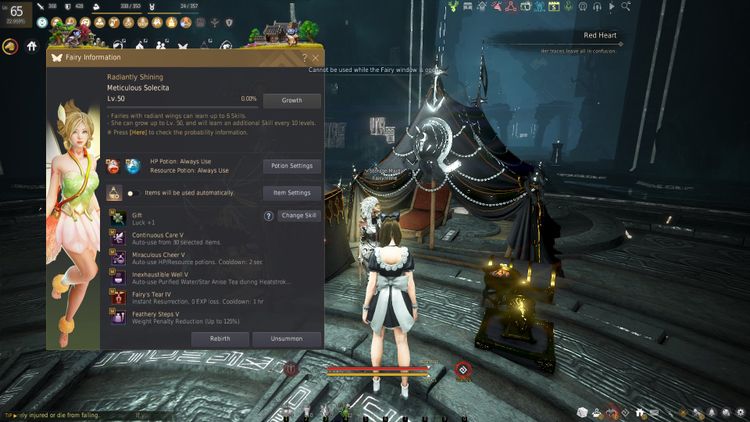The image size is (750, 422).
Task: Click the Change Skill button
Action: point(300,216)
